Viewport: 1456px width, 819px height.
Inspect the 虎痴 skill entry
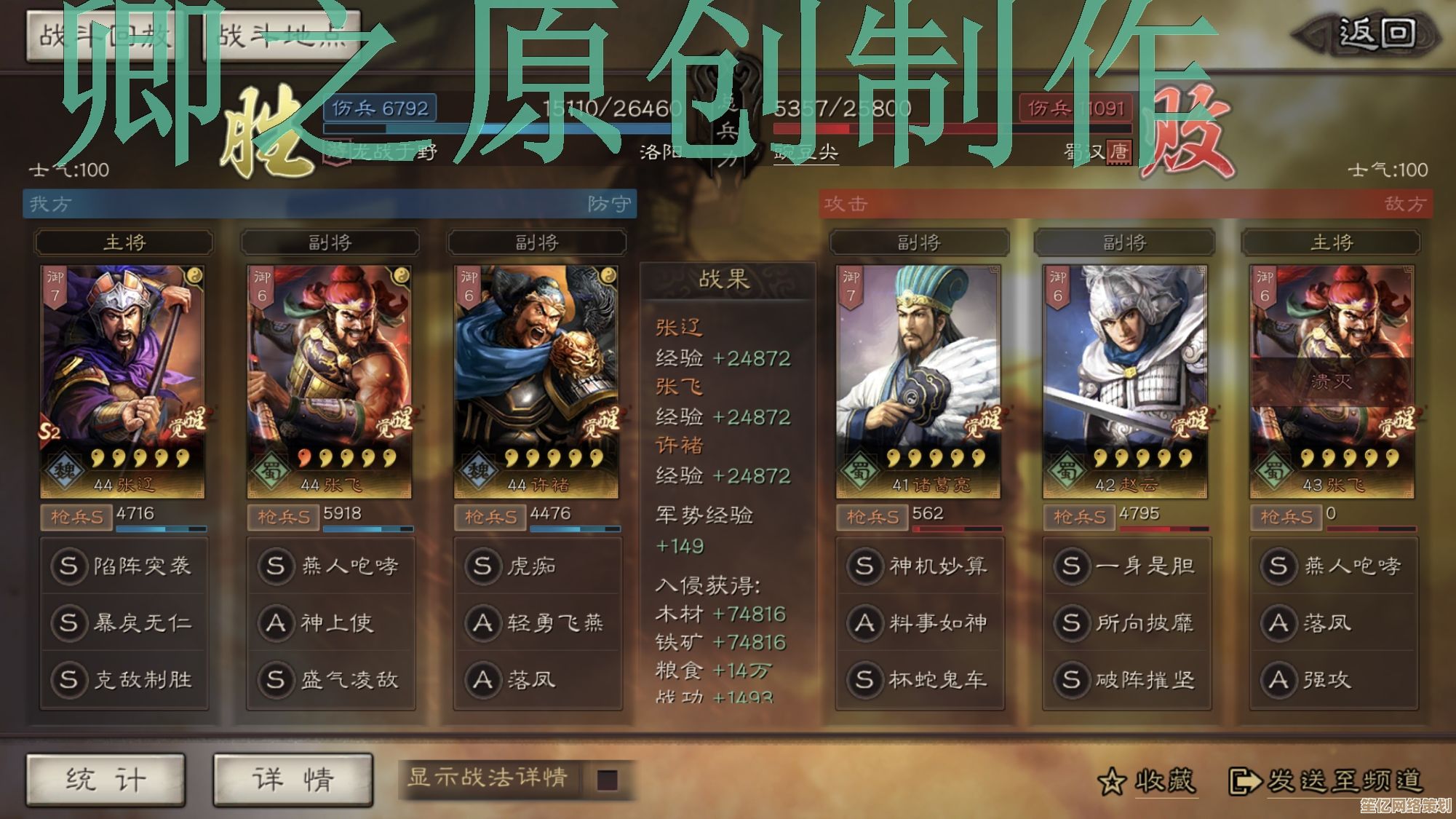tap(537, 566)
